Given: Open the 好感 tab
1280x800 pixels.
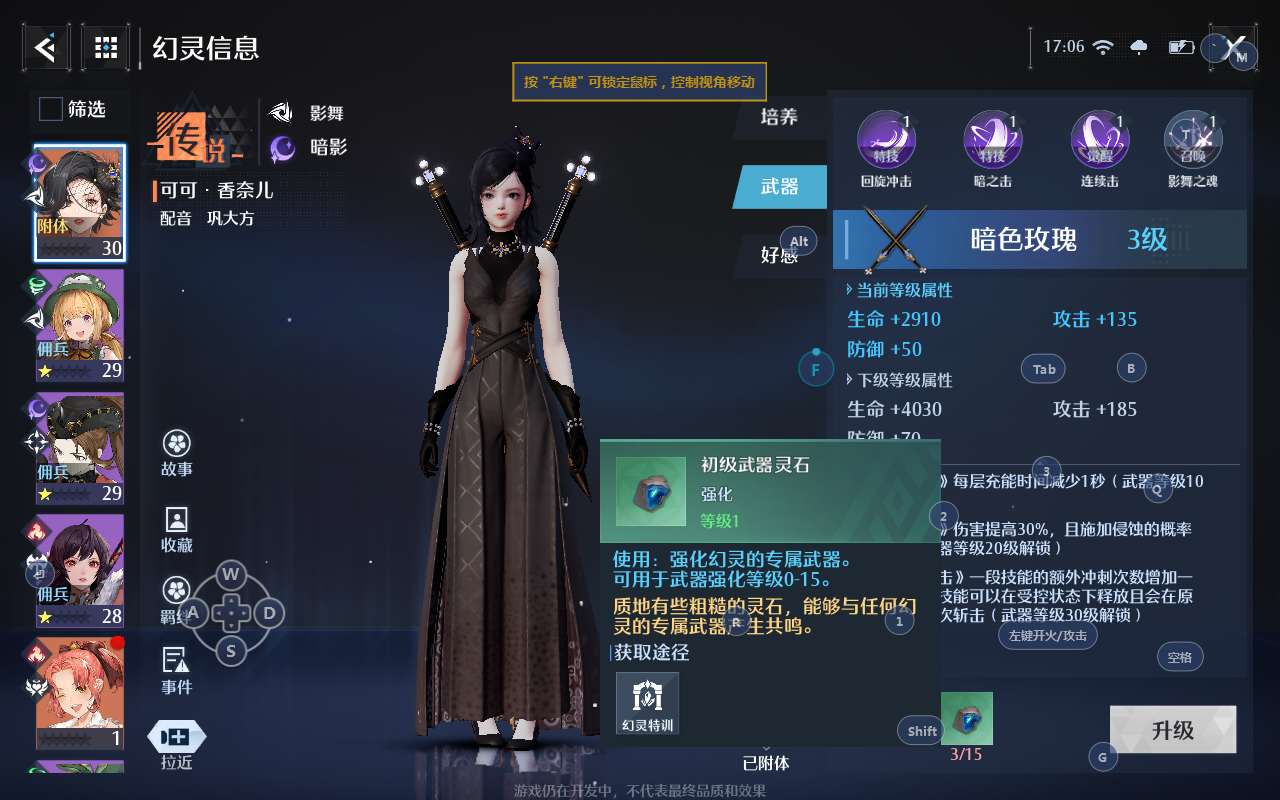Looking at the screenshot, I should click(x=779, y=255).
